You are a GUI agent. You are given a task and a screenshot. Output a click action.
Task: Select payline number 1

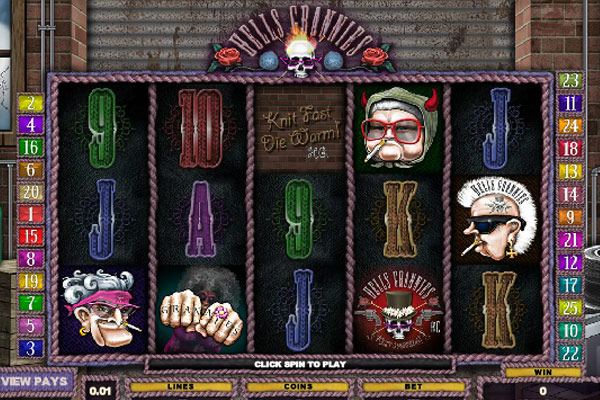pos(30,214)
